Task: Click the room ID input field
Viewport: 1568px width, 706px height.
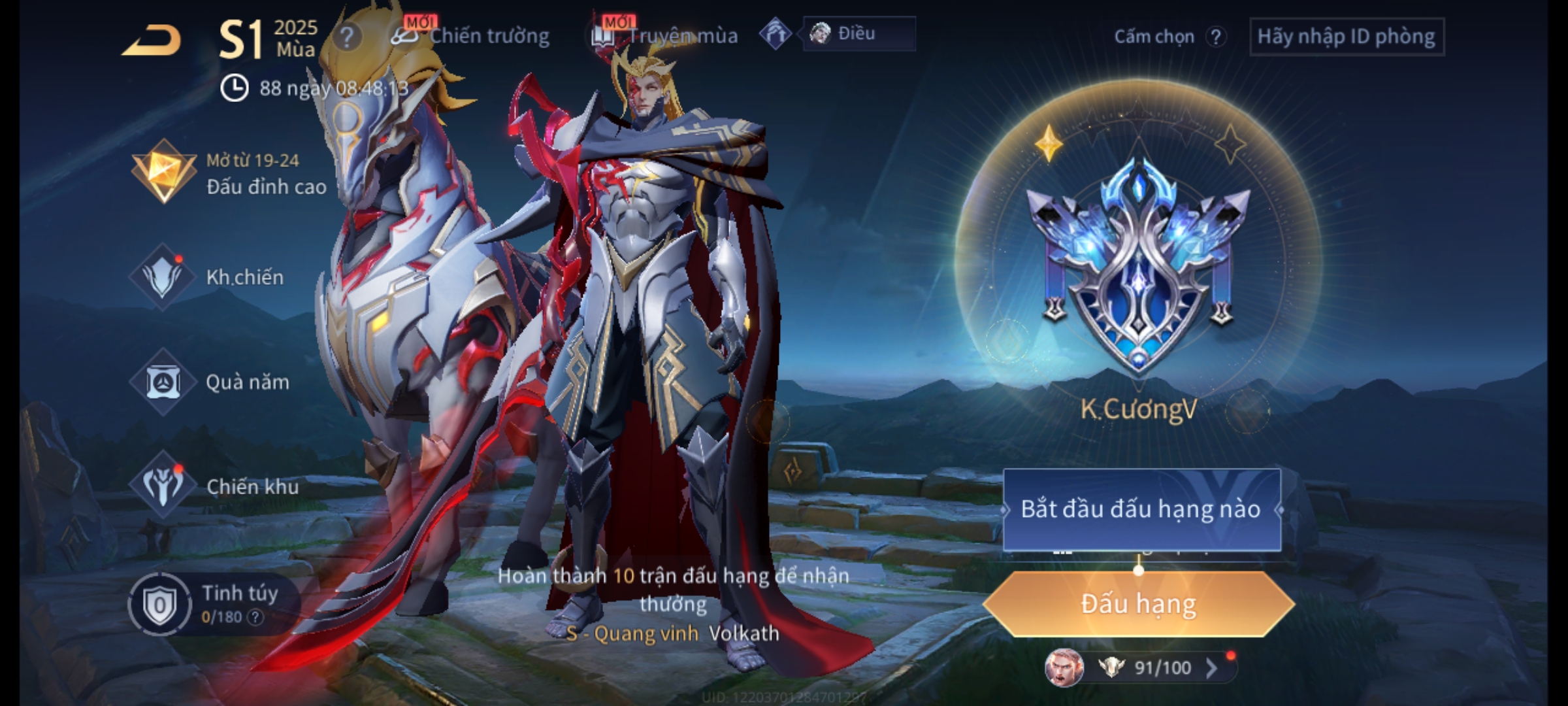Action: 1346,37
